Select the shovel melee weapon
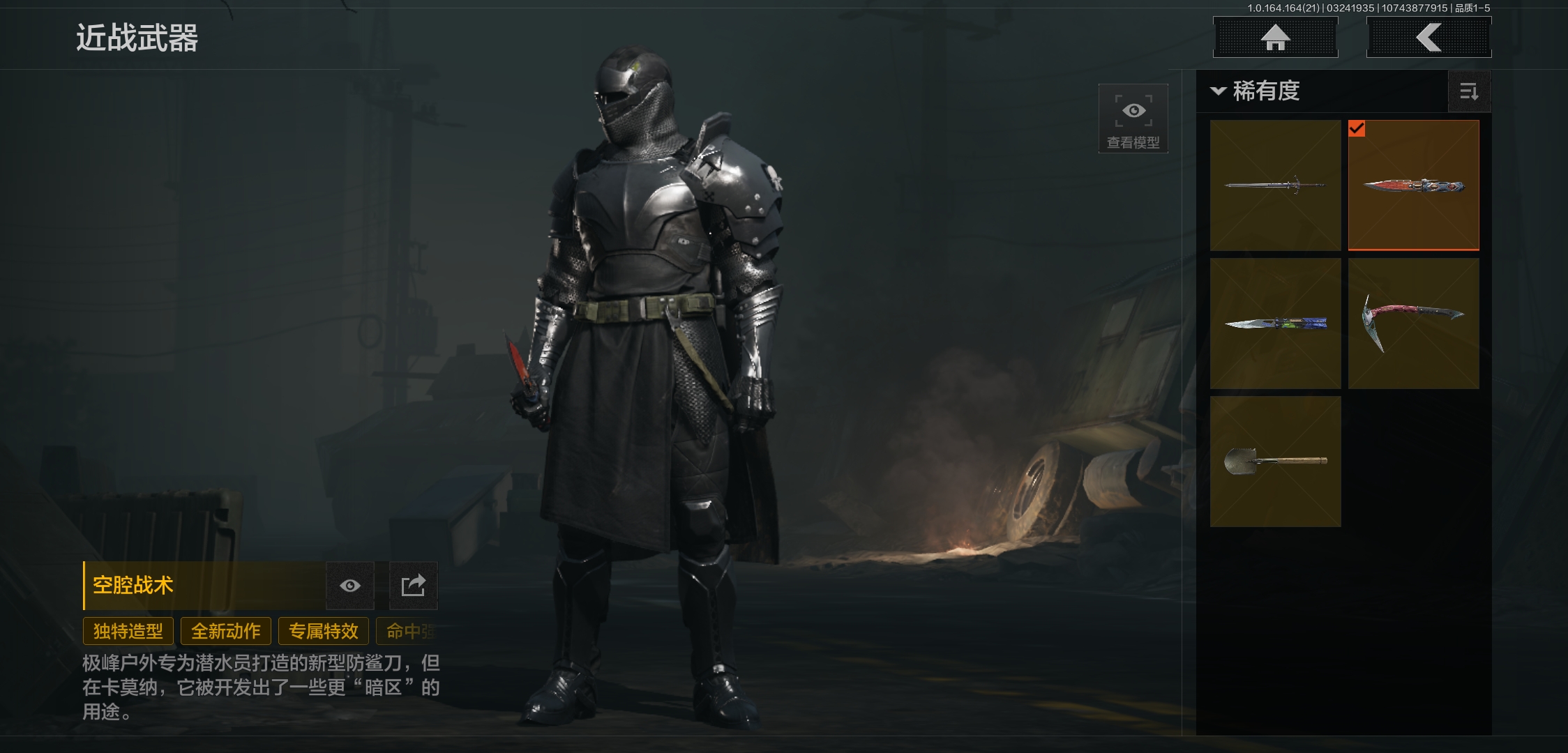The width and height of the screenshot is (1568, 753). pos(1275,462)
